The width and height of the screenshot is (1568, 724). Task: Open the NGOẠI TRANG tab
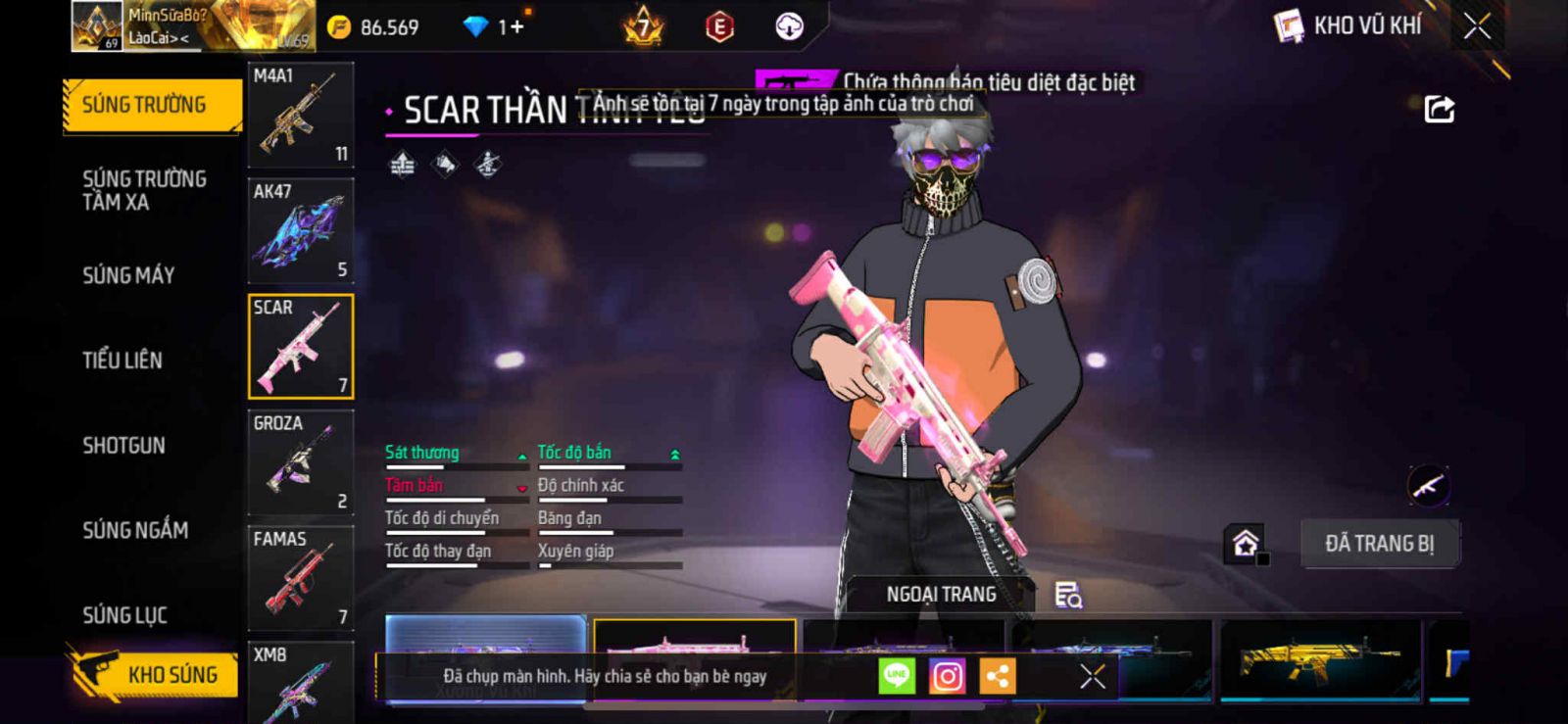(x=941, y=595)
